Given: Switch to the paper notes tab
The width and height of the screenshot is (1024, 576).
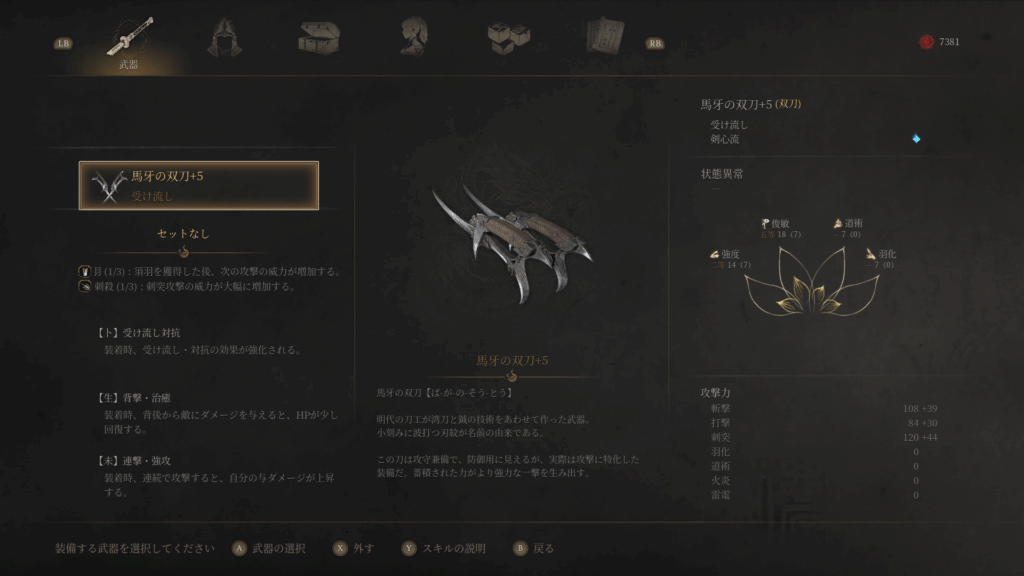Looking at the screenshot, I should point(603,38).
